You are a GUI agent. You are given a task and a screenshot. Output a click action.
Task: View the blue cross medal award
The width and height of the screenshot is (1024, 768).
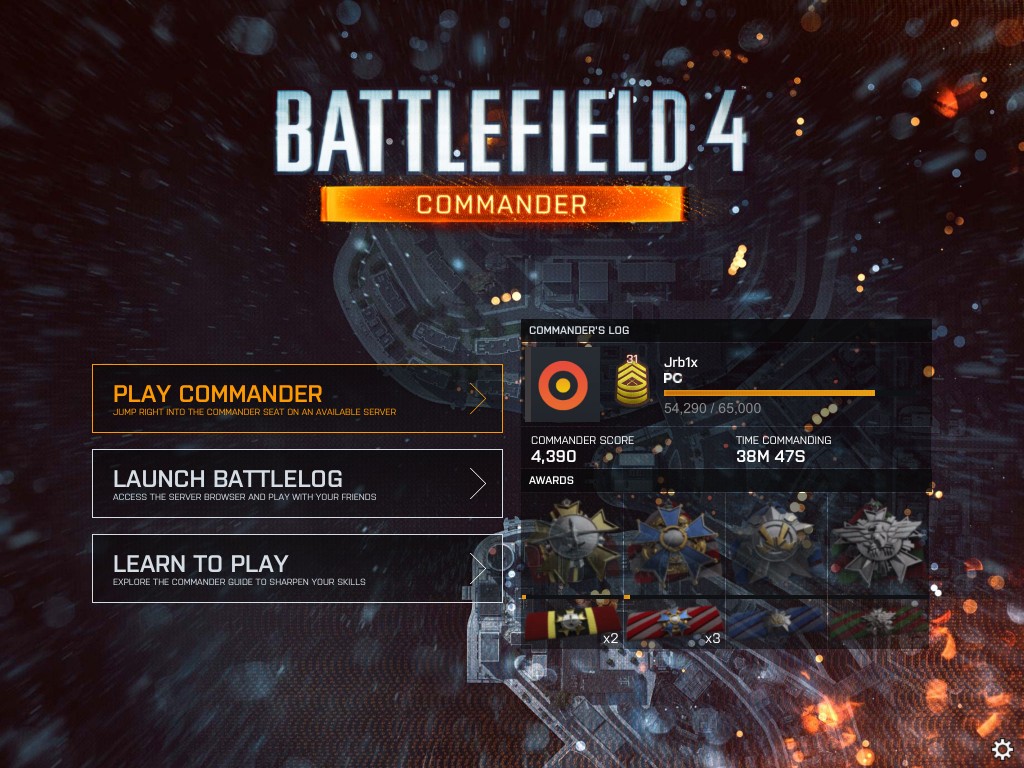point(673,543)
